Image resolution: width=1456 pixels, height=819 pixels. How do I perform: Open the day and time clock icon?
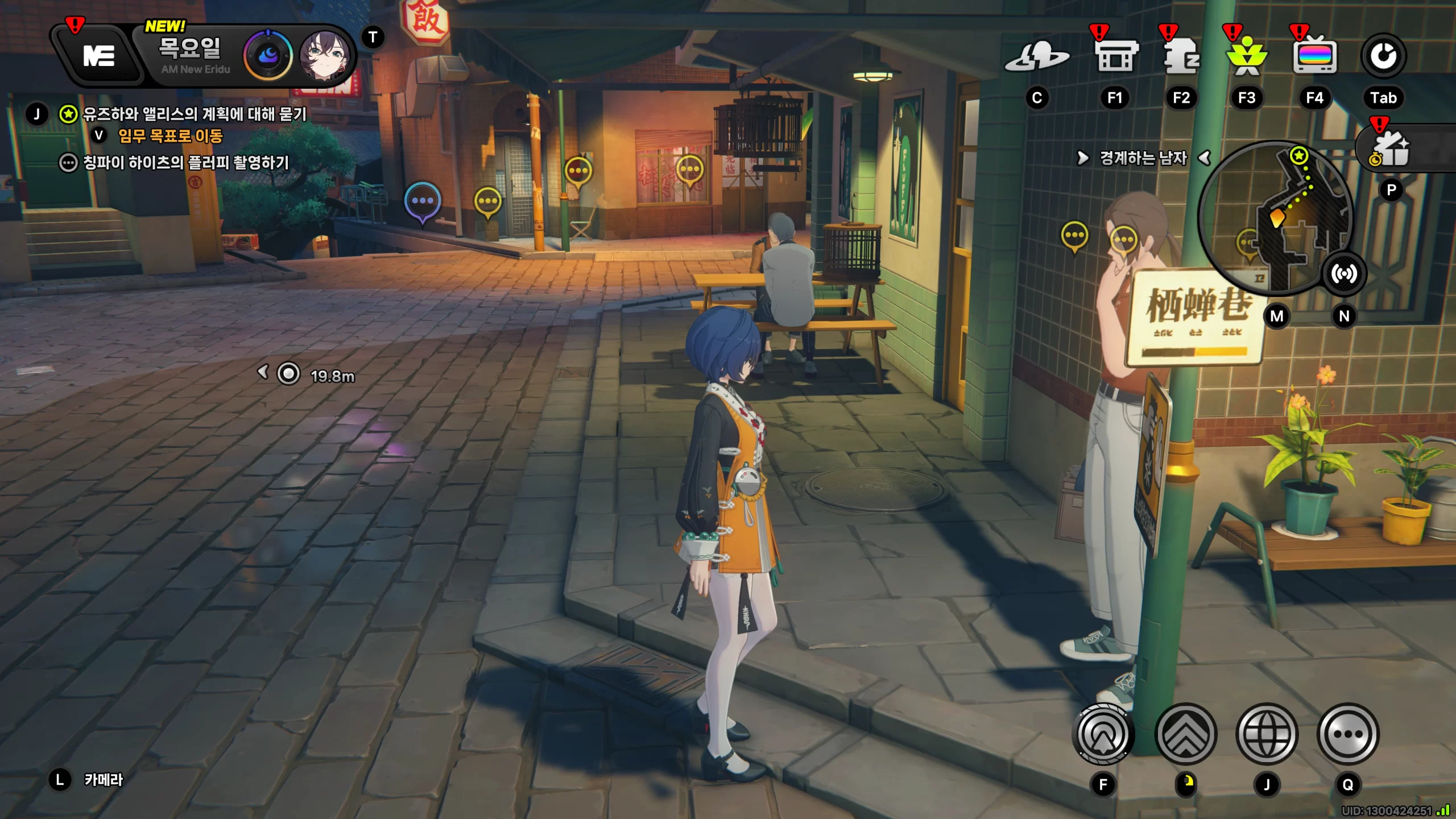[x=268, y=56]
